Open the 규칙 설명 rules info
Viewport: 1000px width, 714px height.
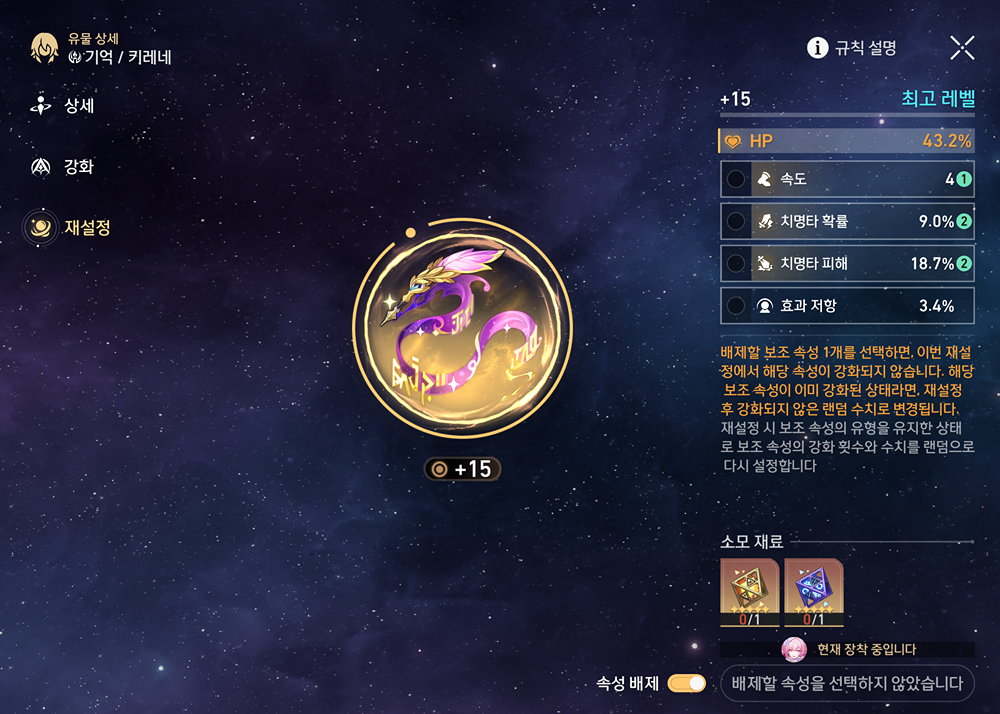[852, 47]
